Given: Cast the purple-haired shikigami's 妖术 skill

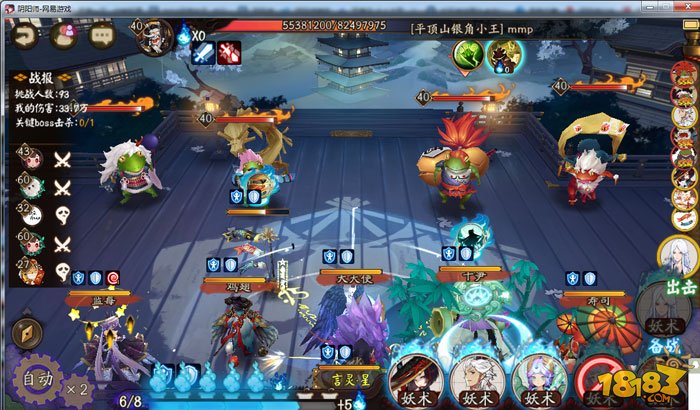Looking at the screenshot, I should coord(539,379).
